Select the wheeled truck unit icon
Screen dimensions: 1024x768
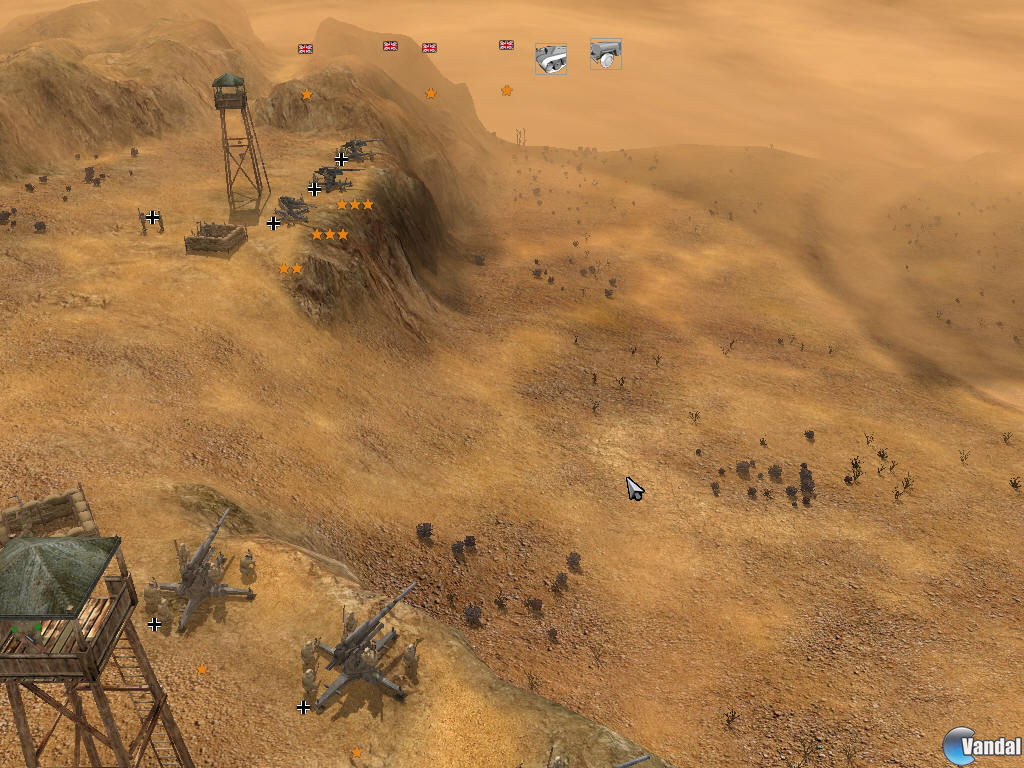605,55
